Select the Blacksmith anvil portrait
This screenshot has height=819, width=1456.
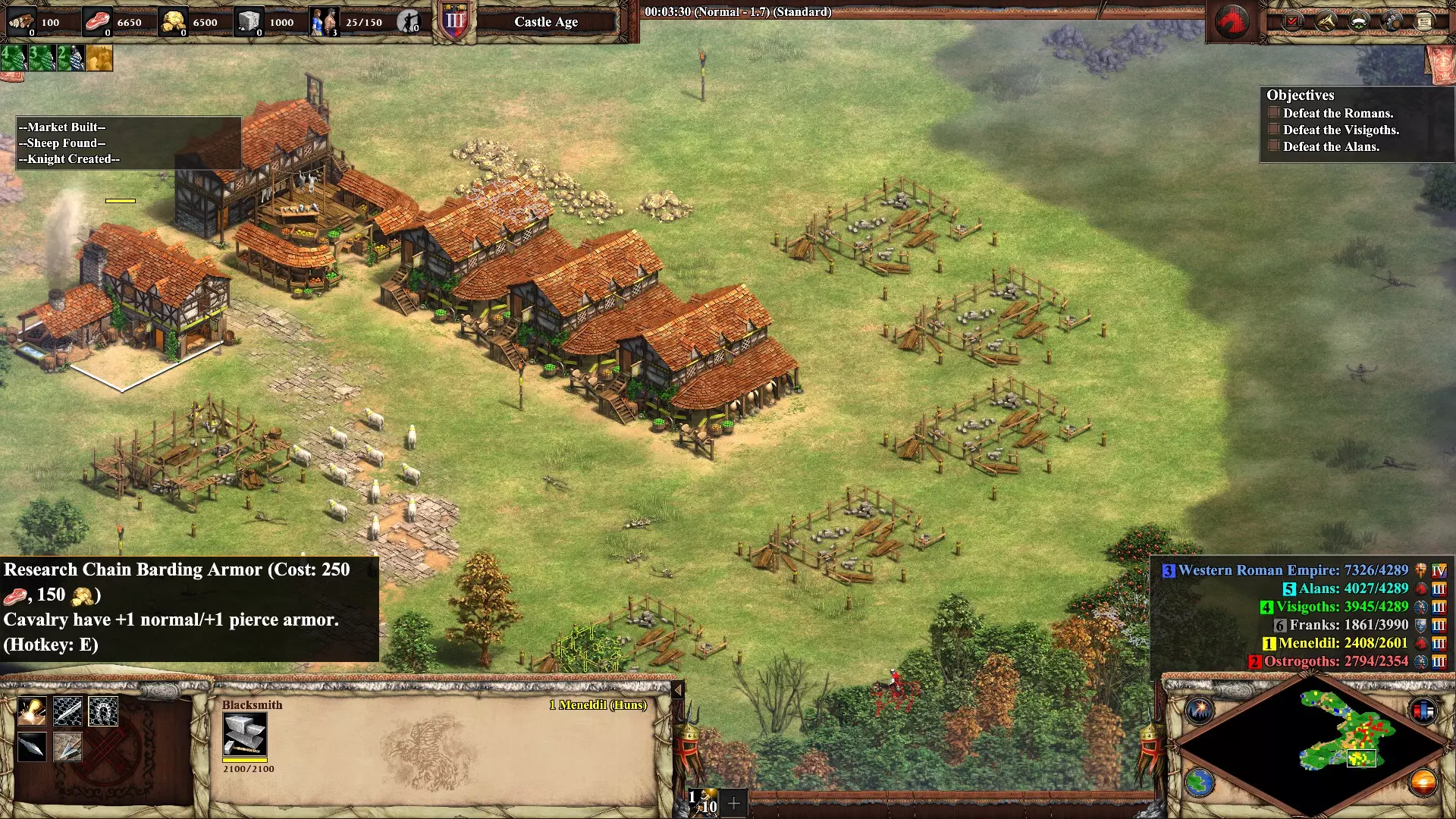[x=244, y=734]
